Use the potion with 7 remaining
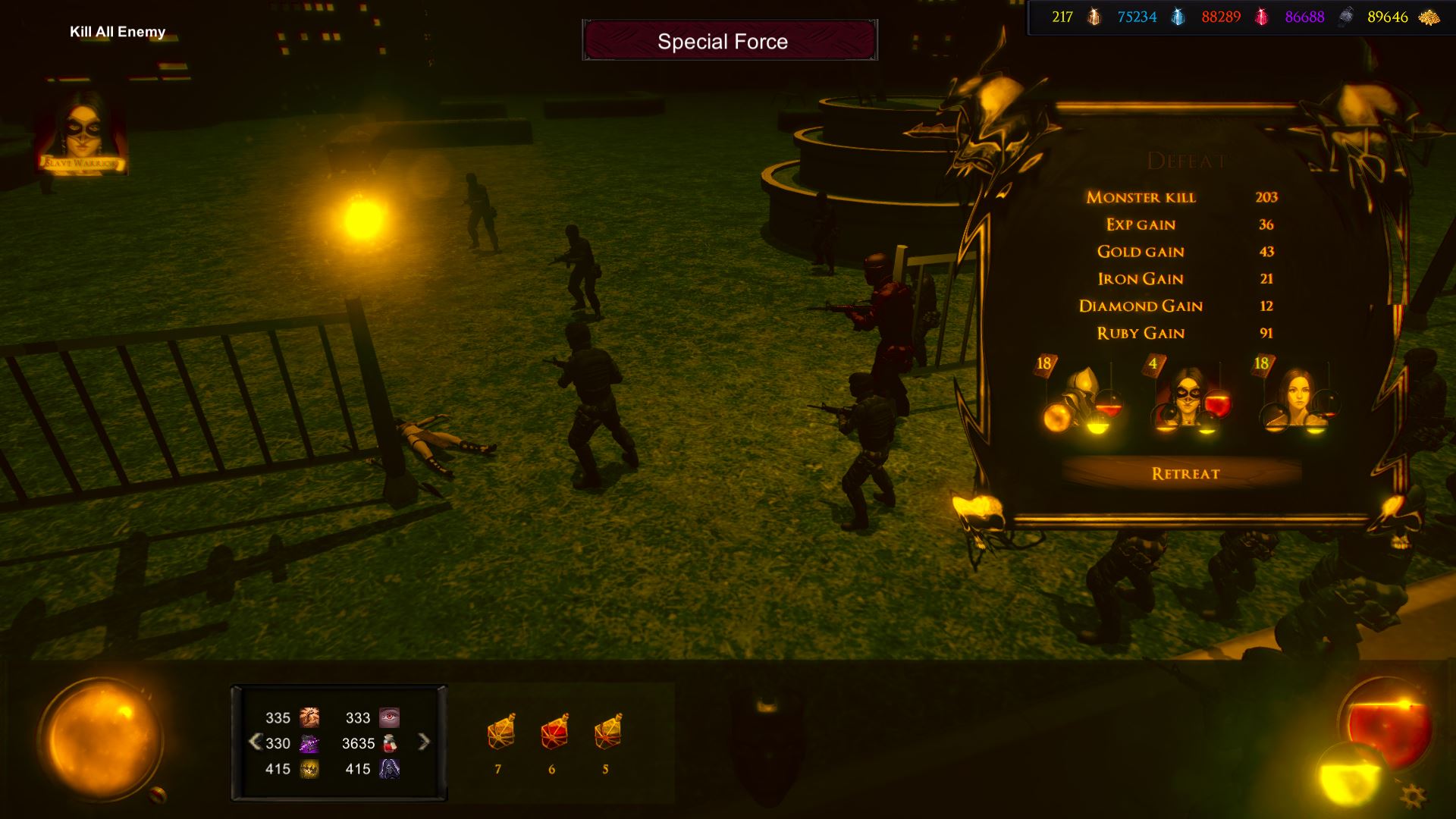This screenshot has height=819, width=1456. (500, 733)
